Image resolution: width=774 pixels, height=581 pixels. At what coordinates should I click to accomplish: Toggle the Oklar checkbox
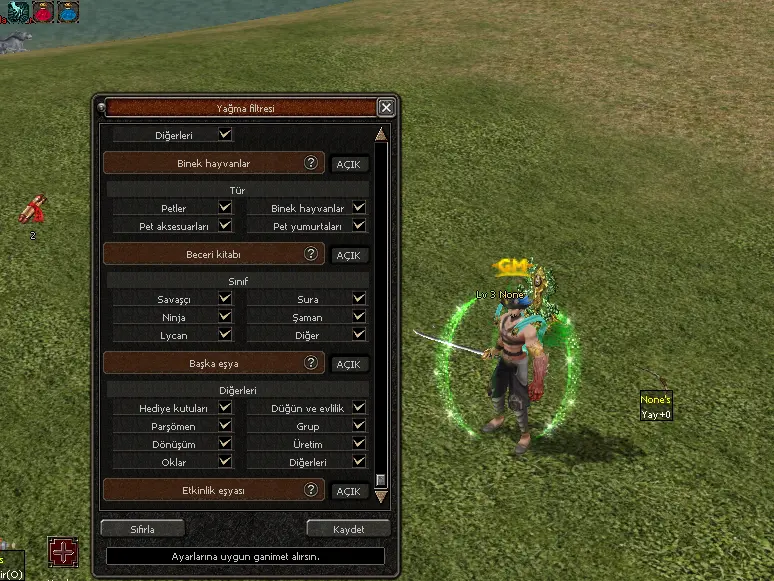coord(225,462)
